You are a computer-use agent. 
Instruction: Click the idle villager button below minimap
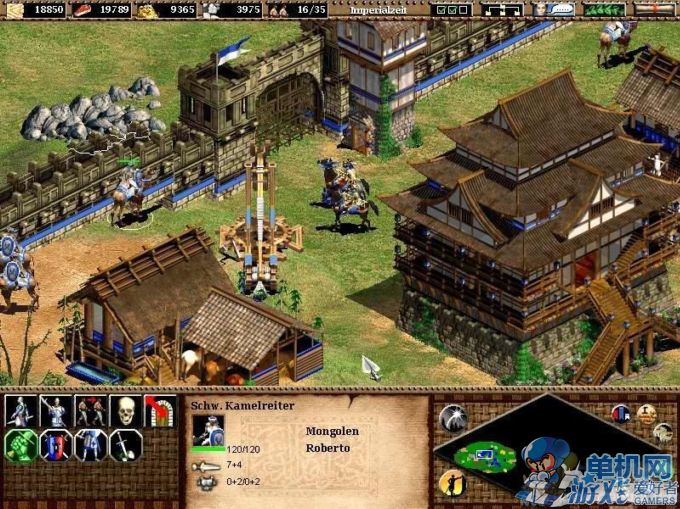tap(452, 484)
